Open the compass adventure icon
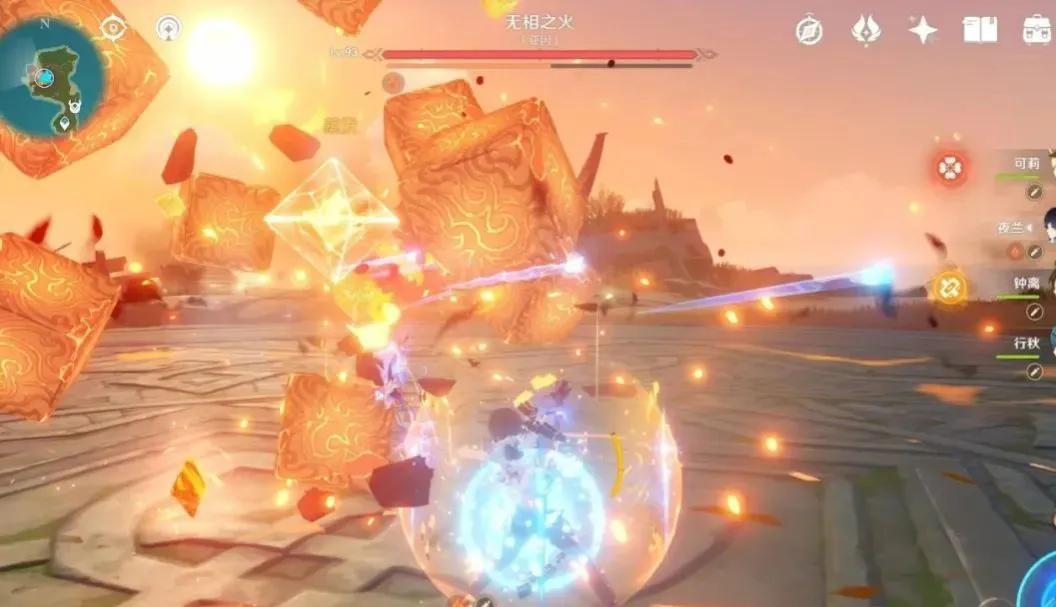The height and width of the screenshot is (607, 1056). point(809,30)
